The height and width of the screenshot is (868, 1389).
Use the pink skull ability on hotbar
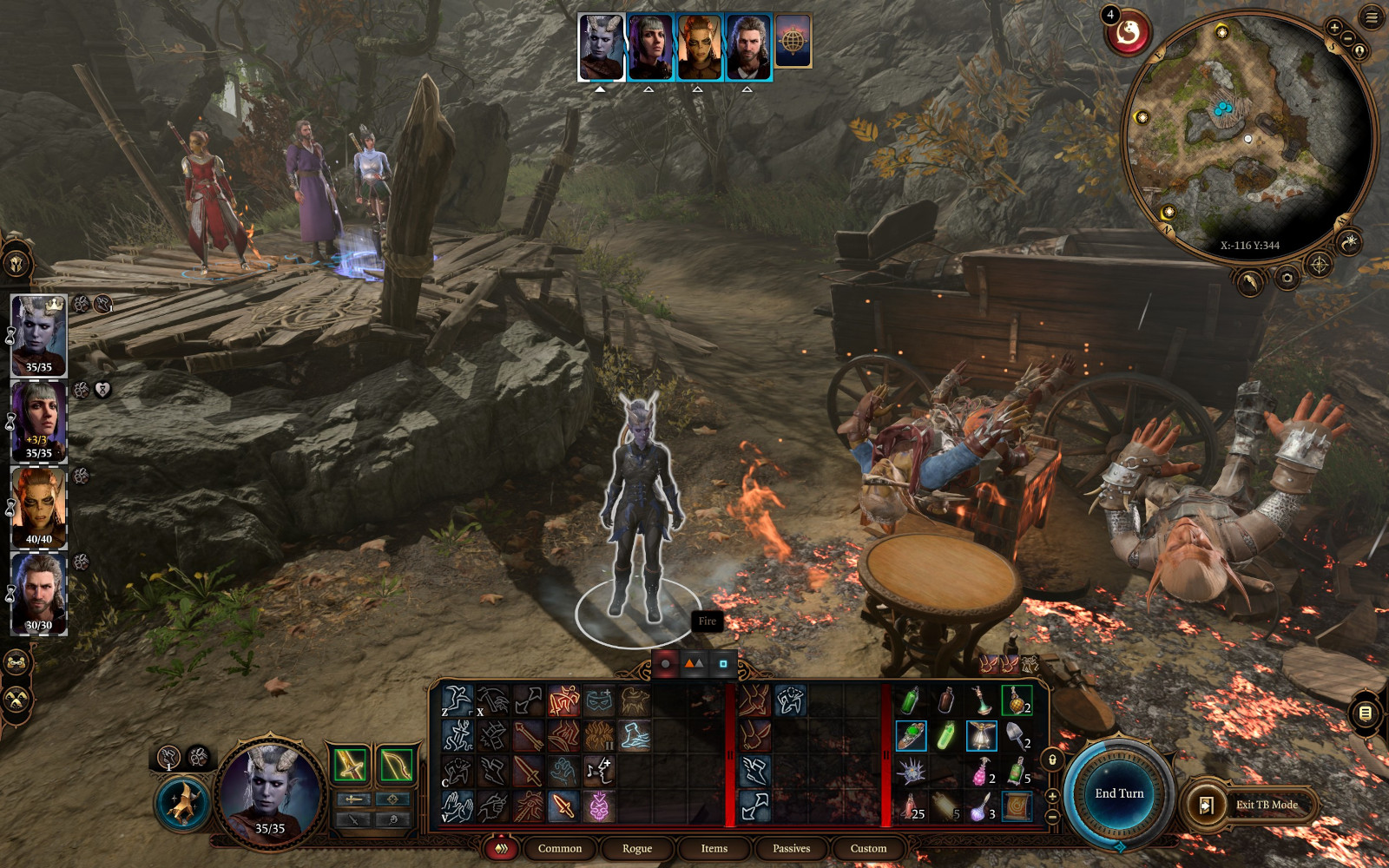[598, 806]
